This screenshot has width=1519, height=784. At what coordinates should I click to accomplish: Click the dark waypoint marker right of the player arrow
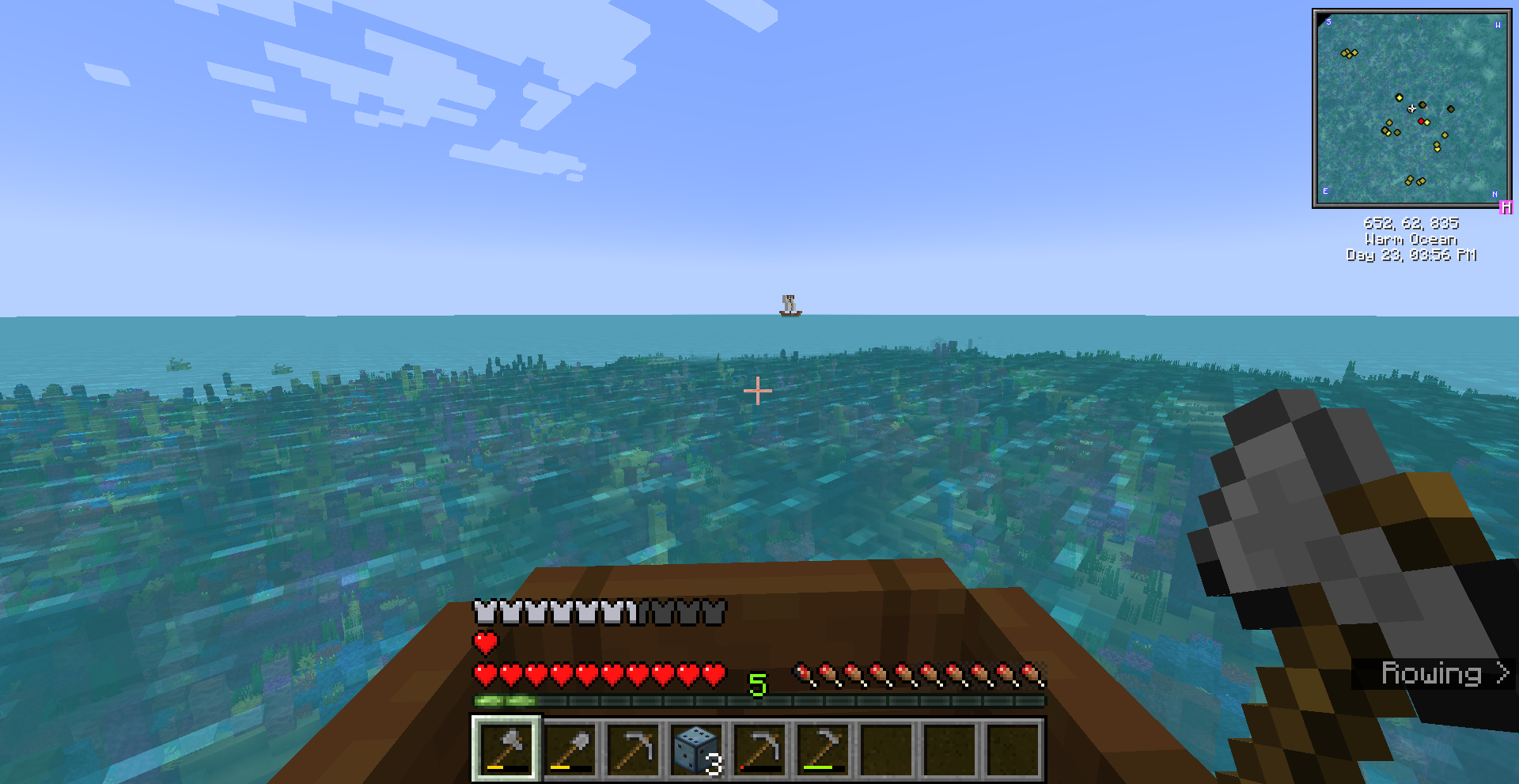click(x=1423, y=105)
